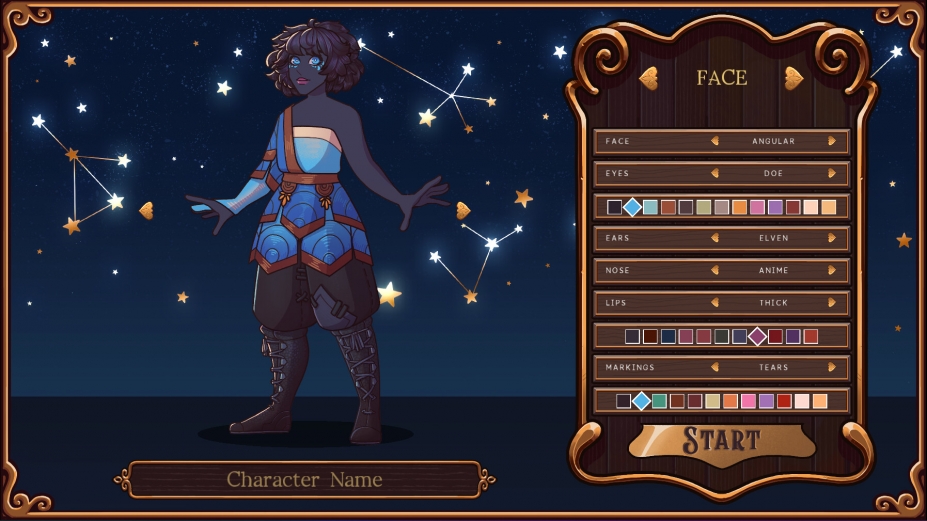Select previous eyes style option
The image size is (927, 521).
715,174
